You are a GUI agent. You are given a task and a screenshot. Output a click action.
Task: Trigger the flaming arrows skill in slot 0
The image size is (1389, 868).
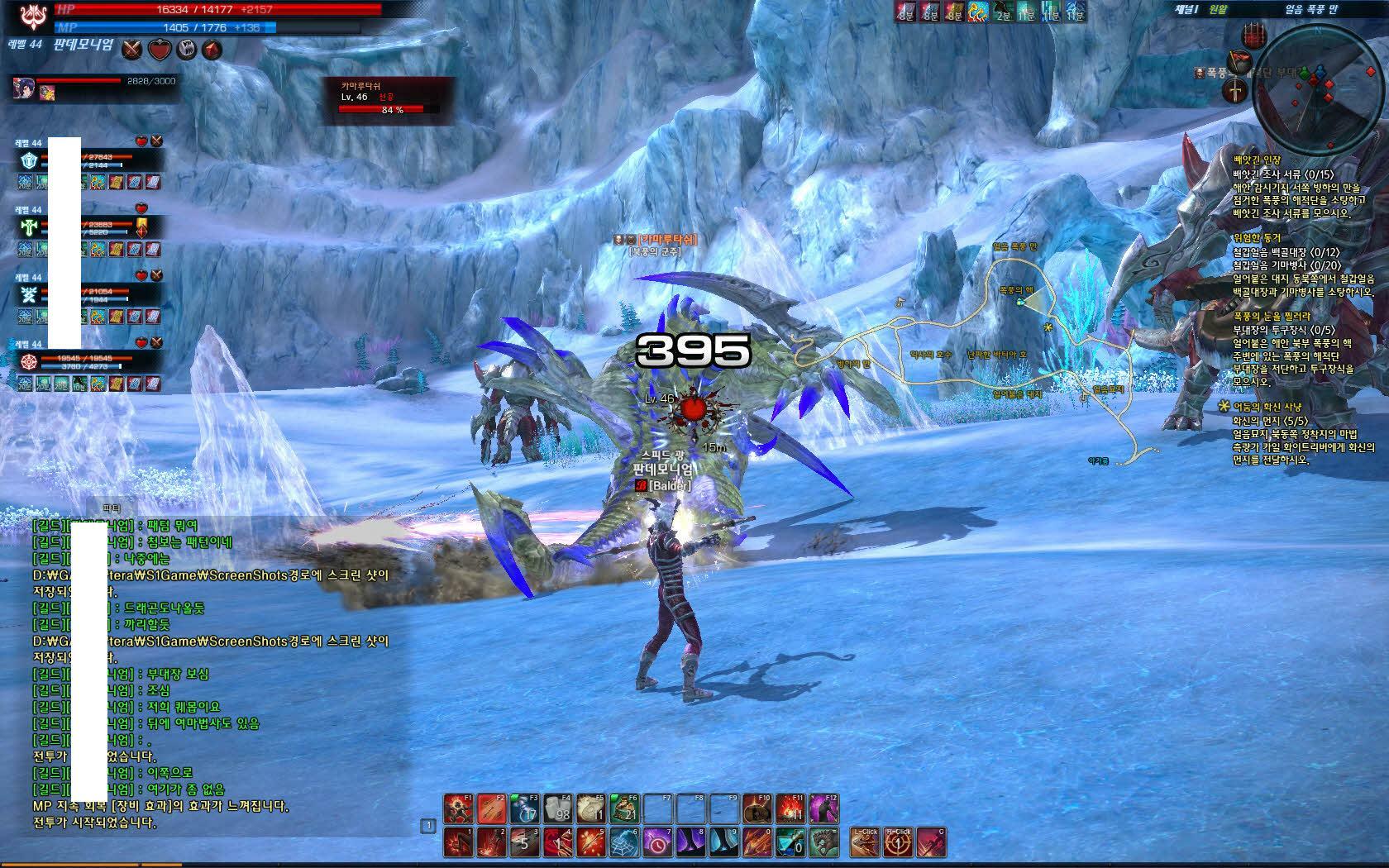coord(757,842)
